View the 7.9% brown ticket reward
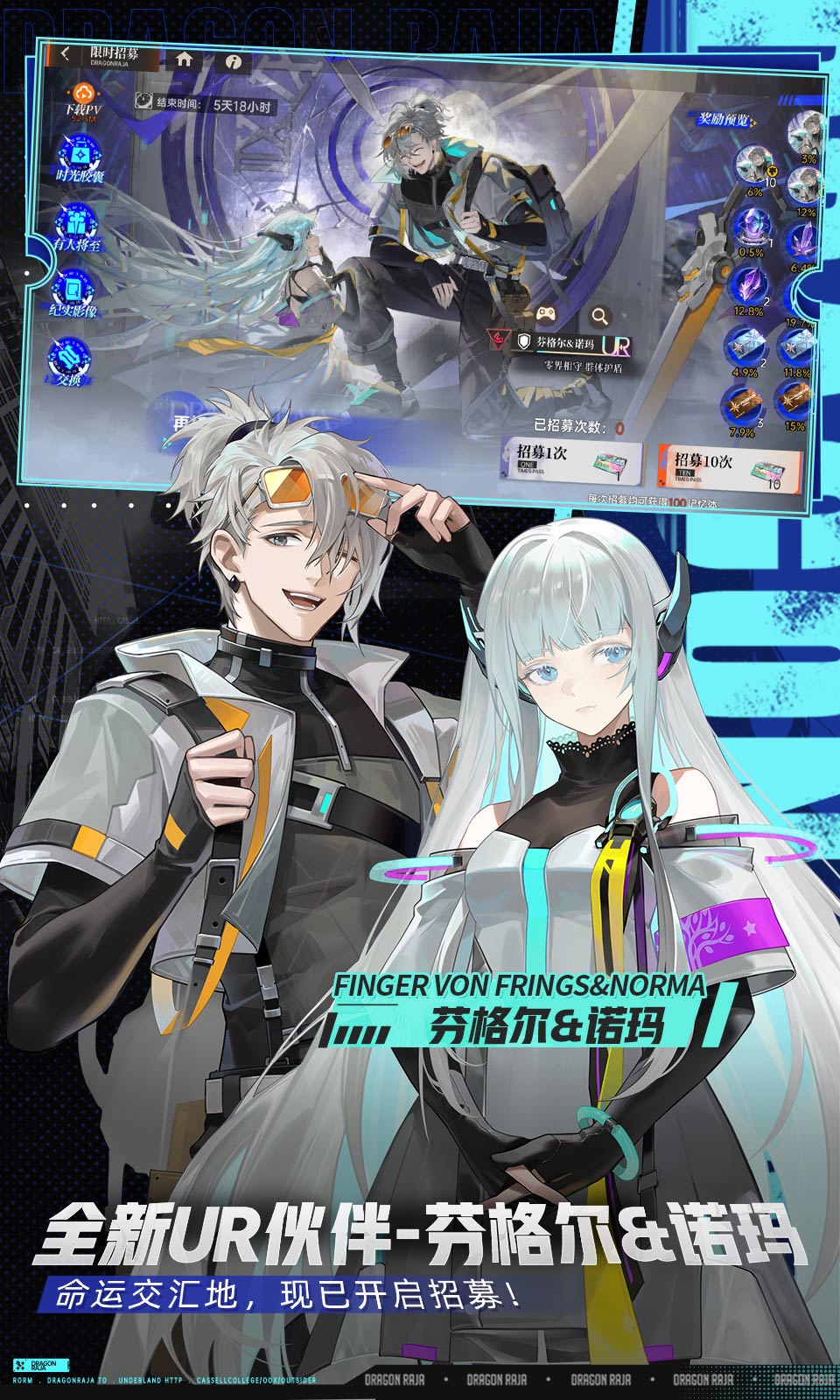Image resolution: width=840 pixels, height=1400 pixels. pos(741,407)
